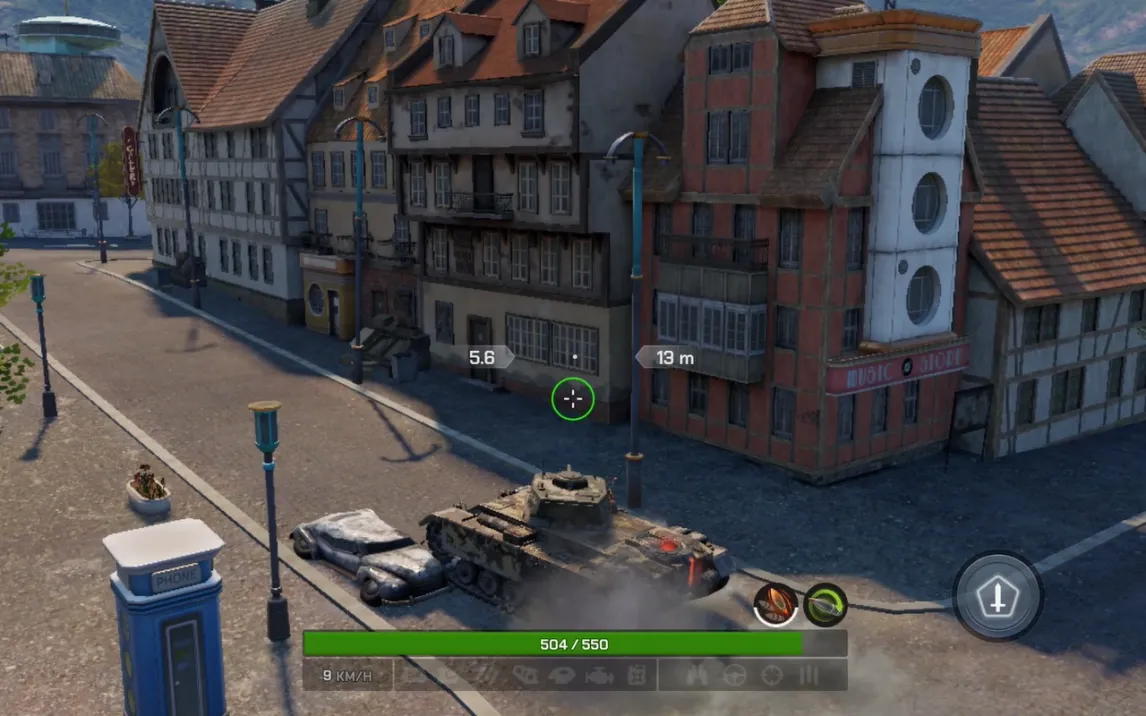Tap the pentagon sword ability button
This screenshot has height=716, width=1146.
[x=997, y=597]
